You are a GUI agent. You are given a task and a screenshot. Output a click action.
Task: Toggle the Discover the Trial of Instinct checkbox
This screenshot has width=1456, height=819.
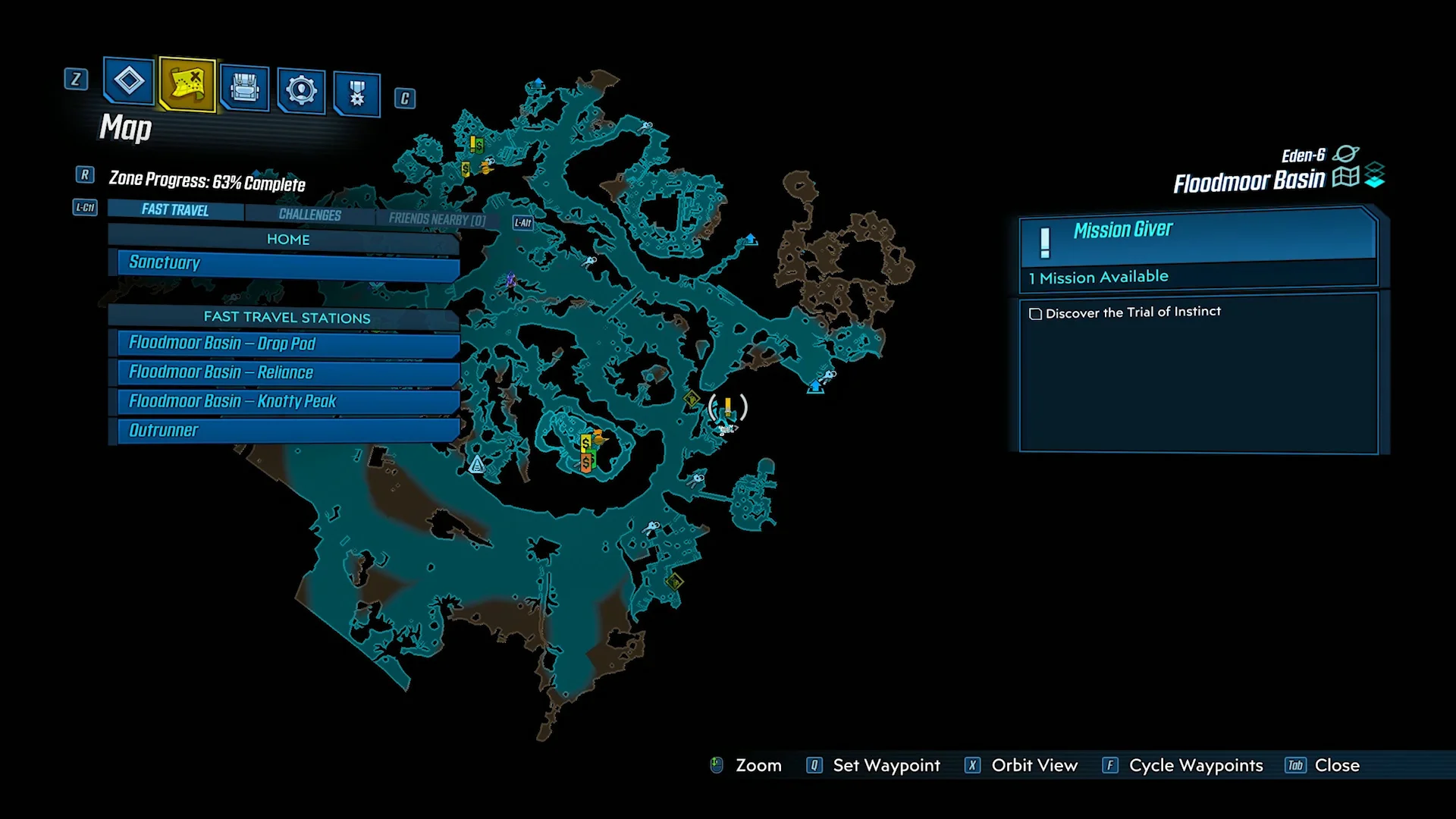(x=1035, y=314)
